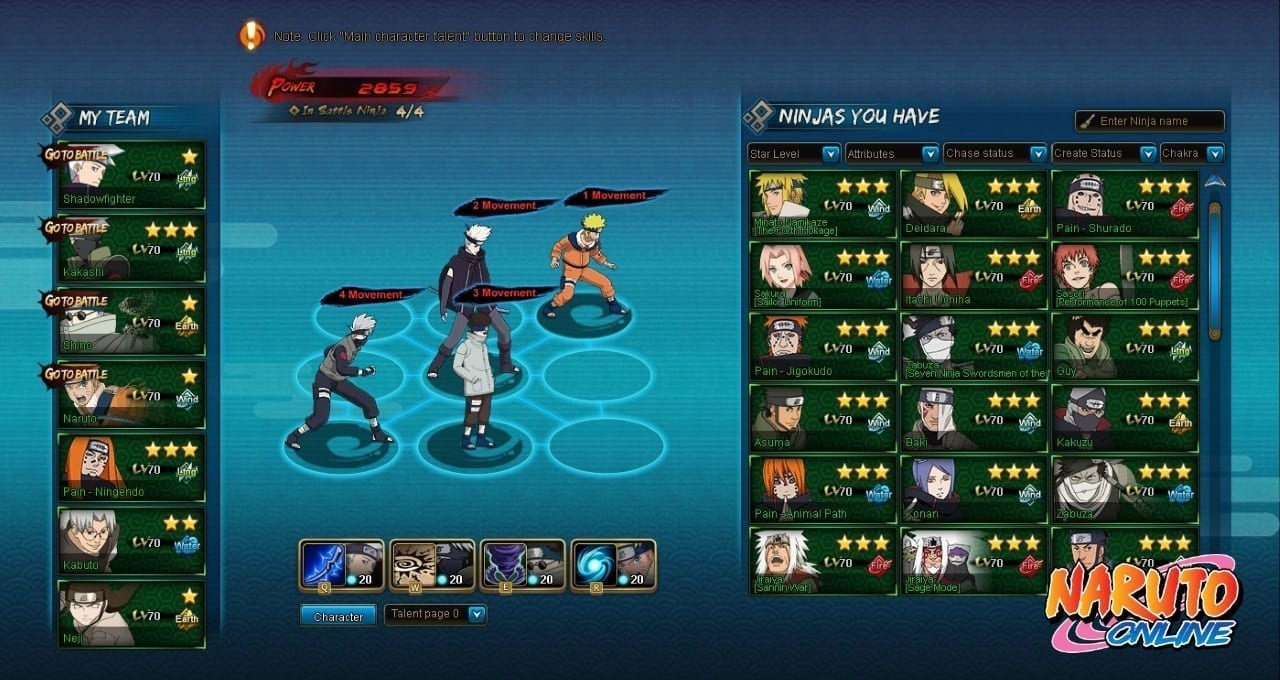Click the Character button

pyautogui.click(x=338, y=616)
